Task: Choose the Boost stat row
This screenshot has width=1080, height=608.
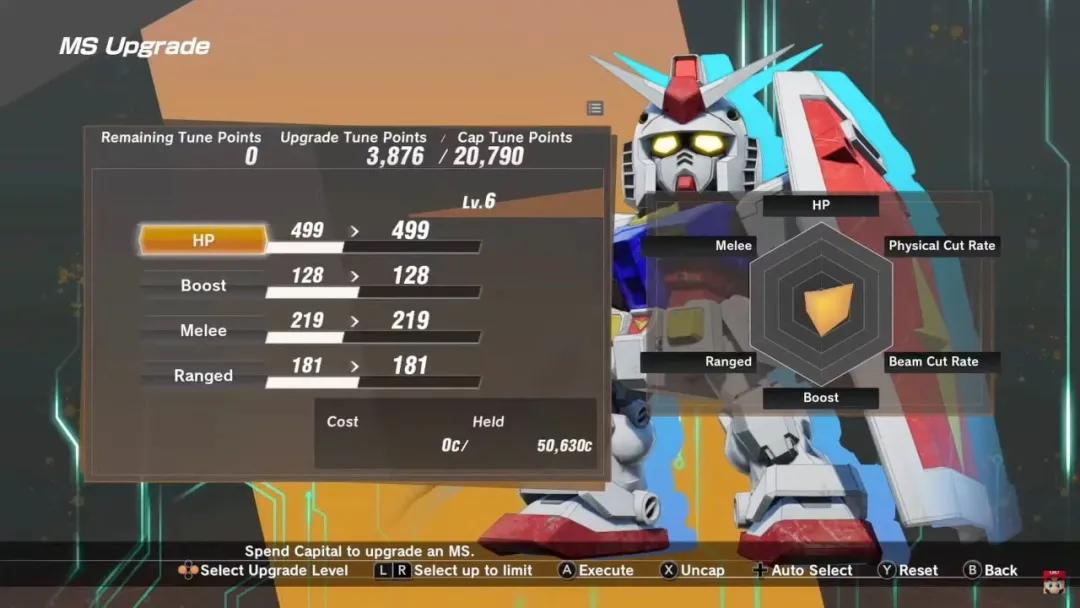Action: tap(203, 285)
